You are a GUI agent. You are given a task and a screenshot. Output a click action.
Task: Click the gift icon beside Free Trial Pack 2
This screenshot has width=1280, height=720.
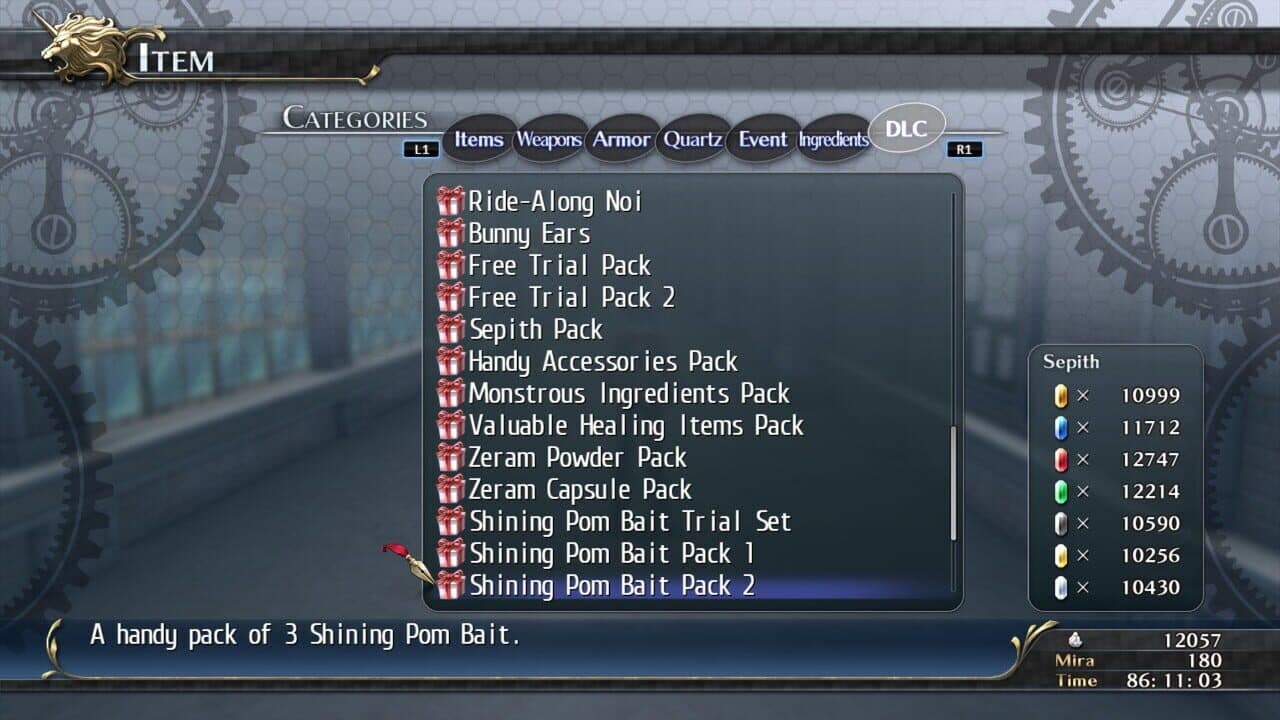pyautogui.click(x=452, y=297)
